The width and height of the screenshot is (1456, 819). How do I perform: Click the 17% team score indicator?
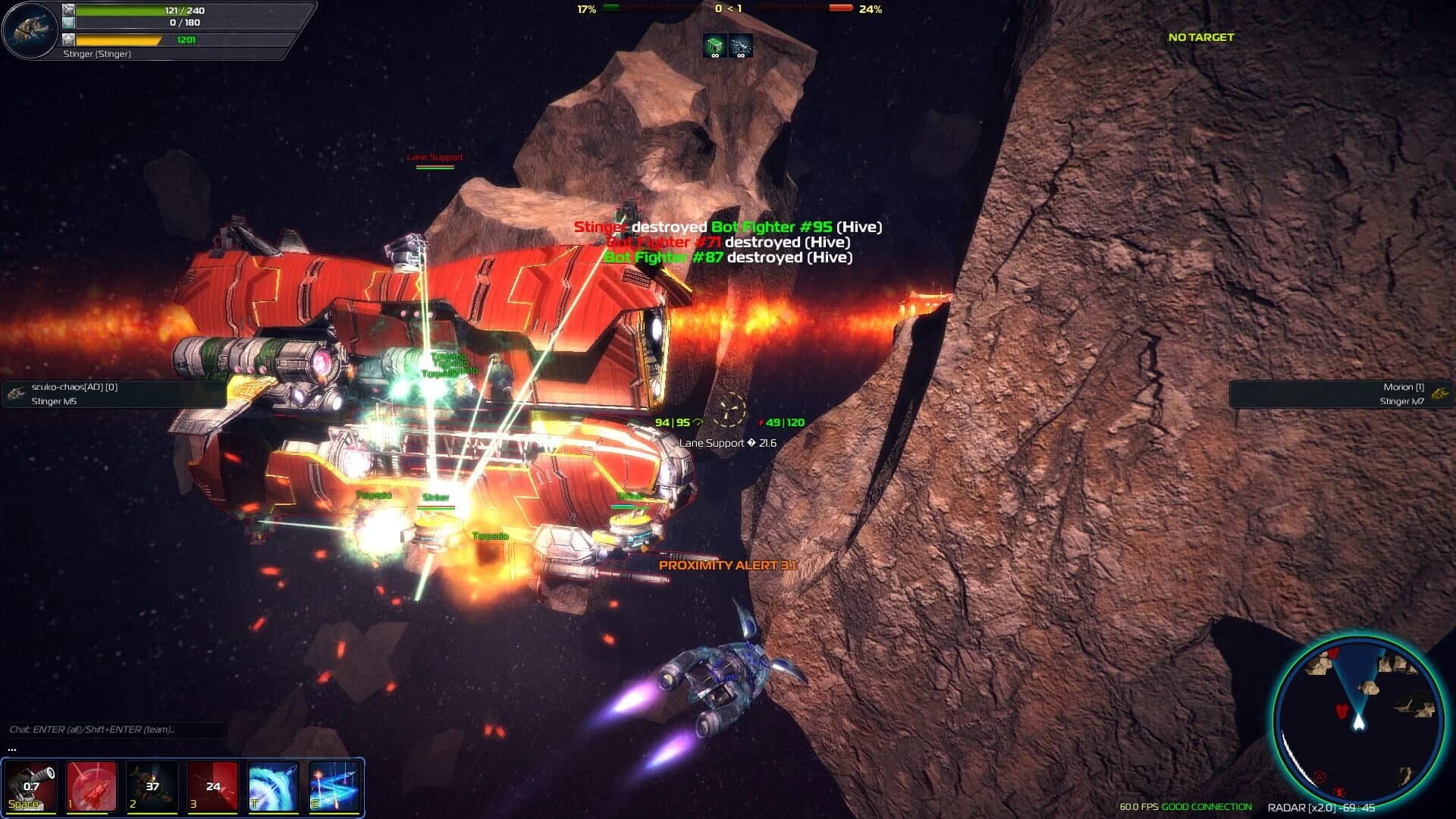[585, 10]
